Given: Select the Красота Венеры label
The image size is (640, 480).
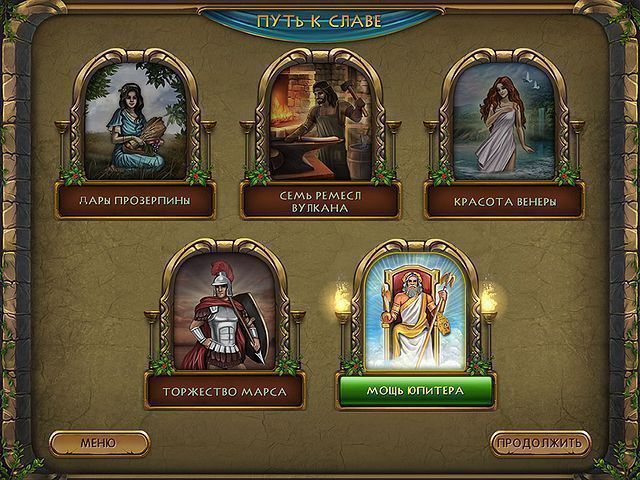Looking at the screenshot, I should [504, 200].
